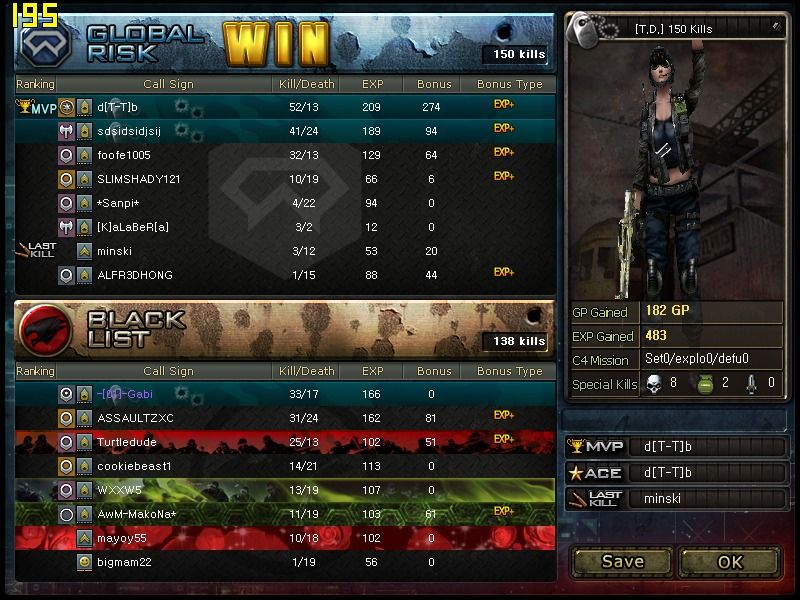Select player sdsidsidjsij scoreboard row

pos(285,131)
